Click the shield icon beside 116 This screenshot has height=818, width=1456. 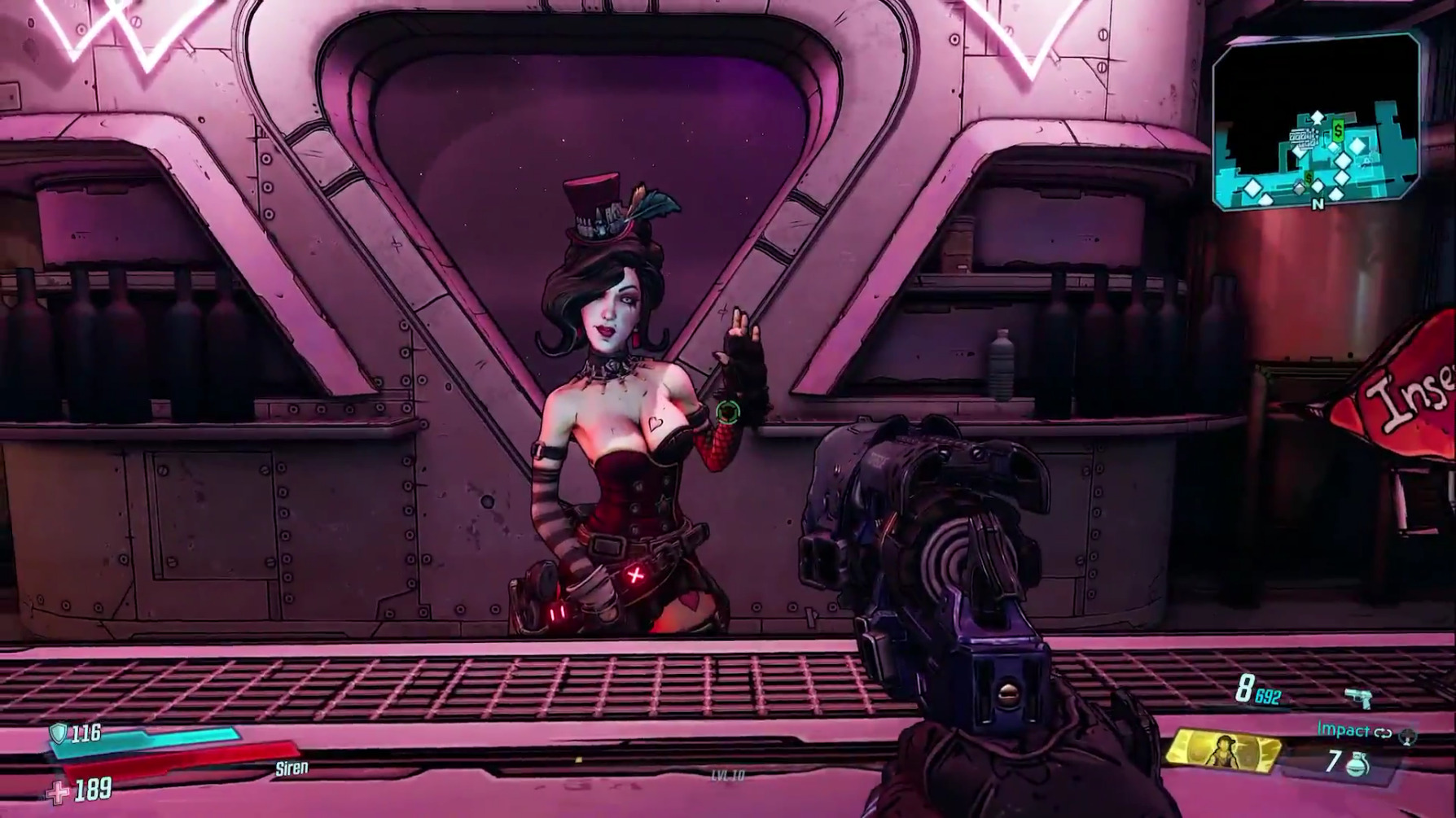click(x=58, y=733)
